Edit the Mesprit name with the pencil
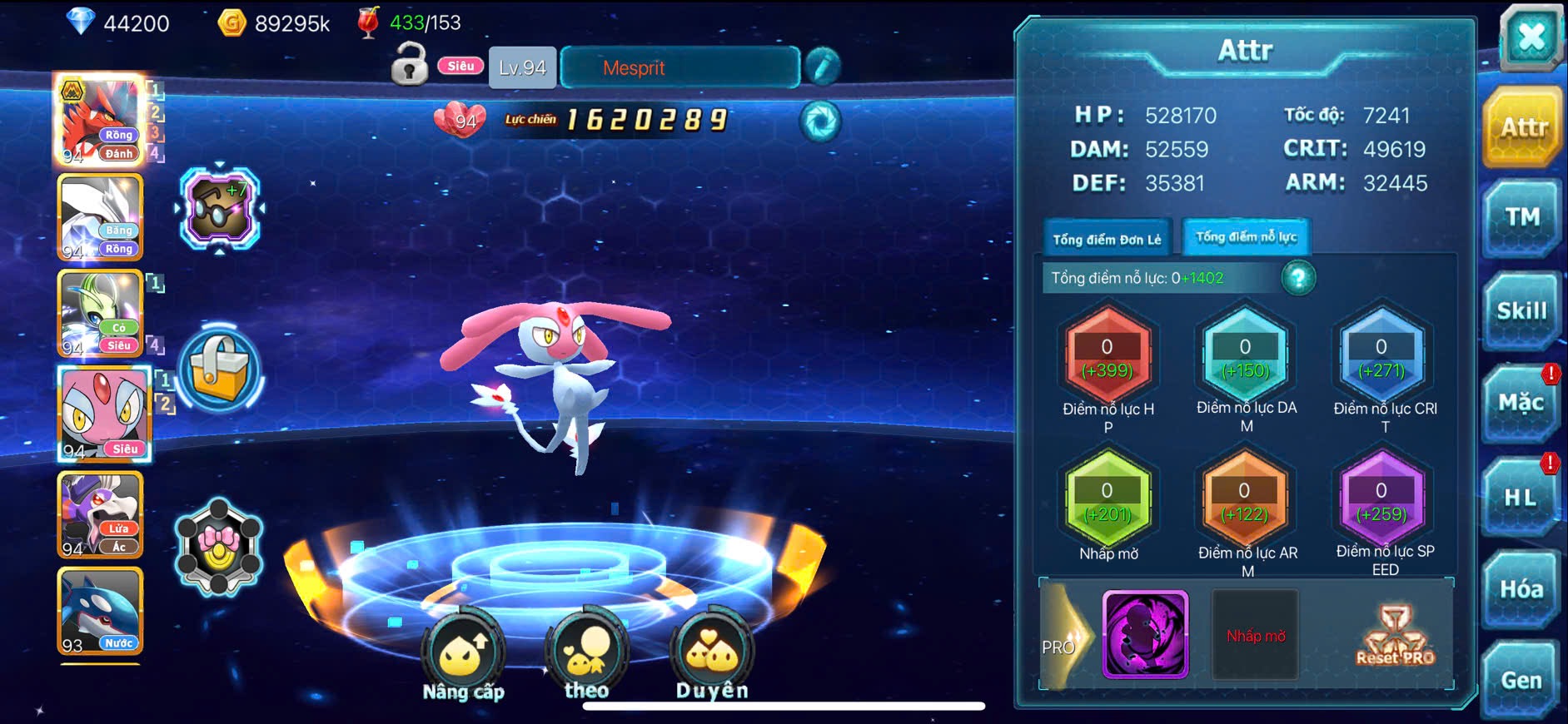 click(x=822, y=67)
